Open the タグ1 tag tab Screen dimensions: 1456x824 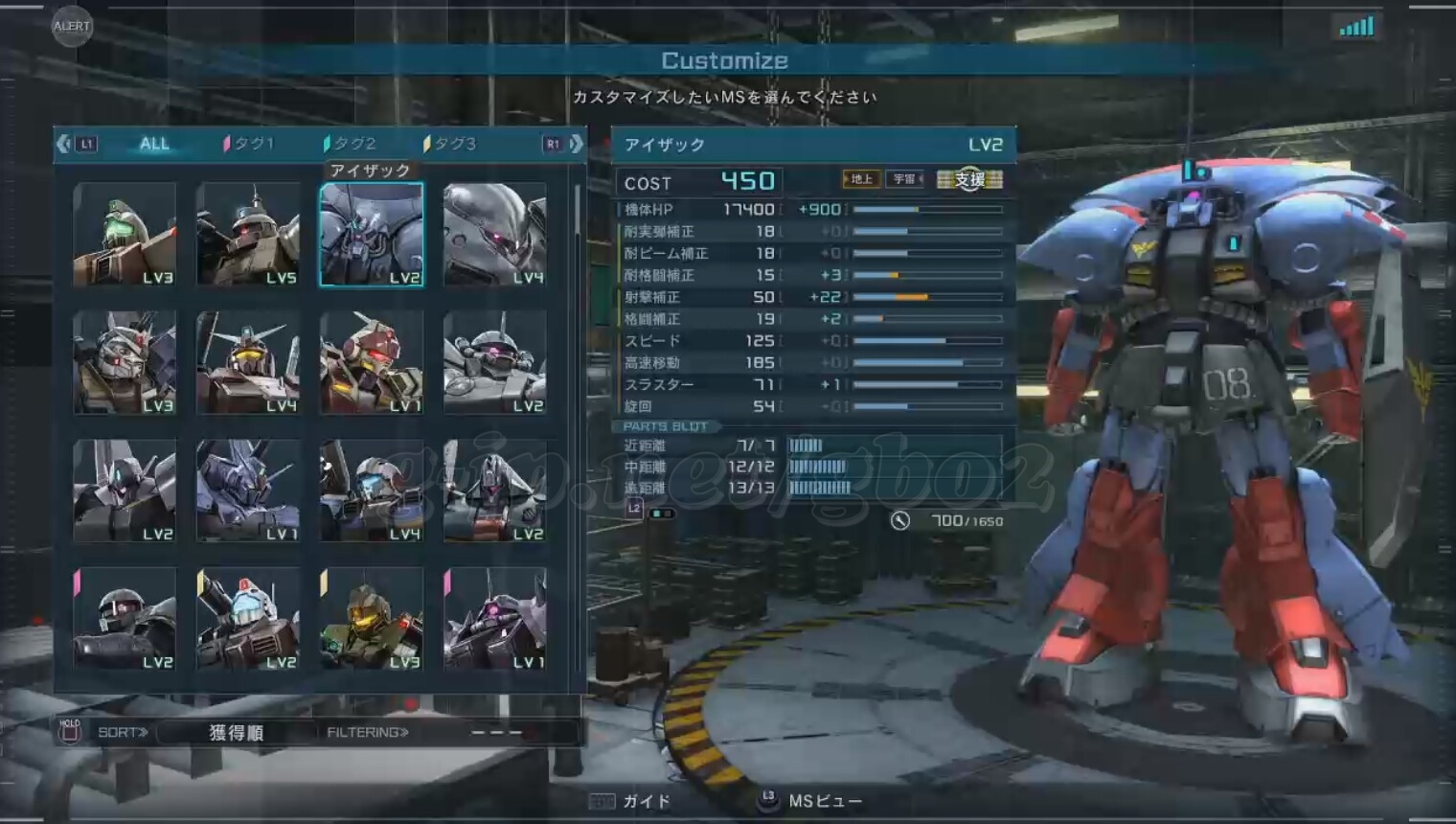pos(249,144)
